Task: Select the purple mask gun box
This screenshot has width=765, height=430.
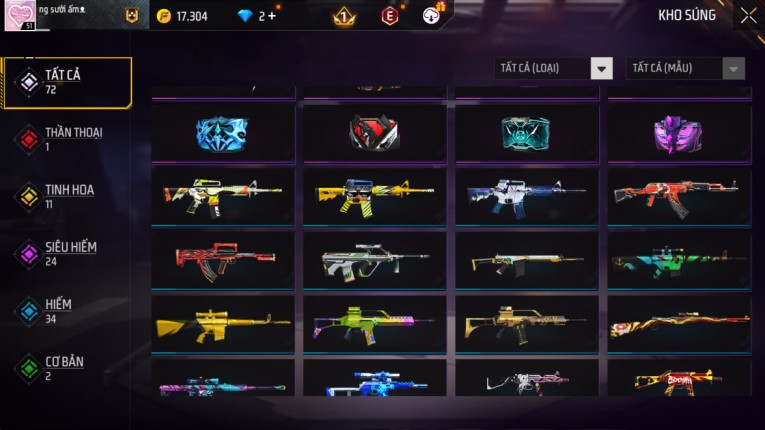Action: tap(678, 133)
